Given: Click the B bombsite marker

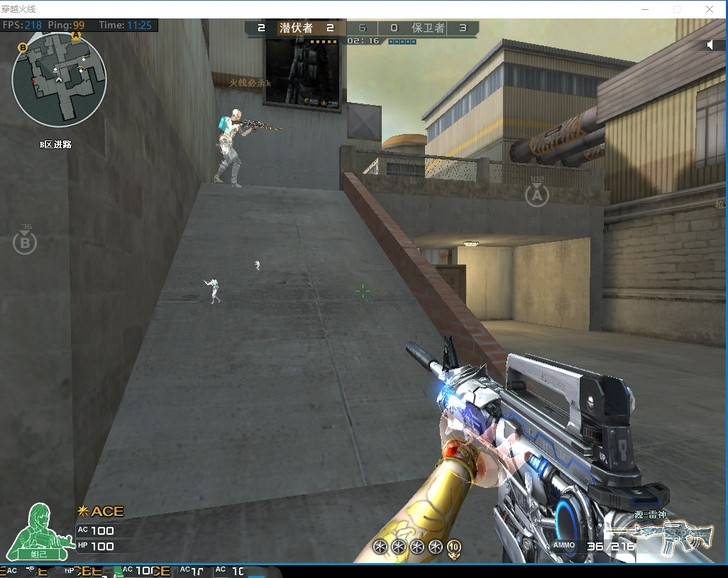Looking at the screenshot, I should pyautogui.click(x=24, y=241).
